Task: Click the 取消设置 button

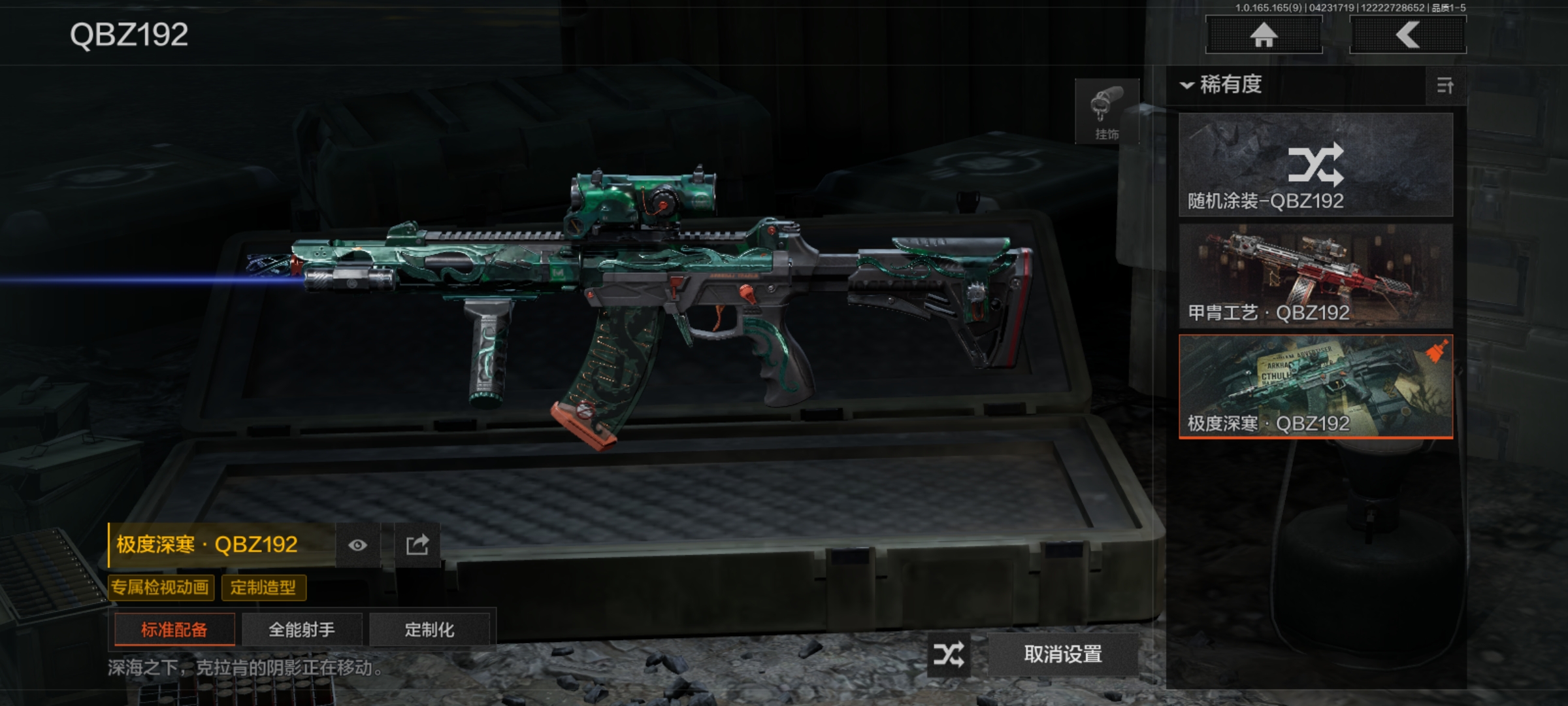Action: [x=1063, y=654]
